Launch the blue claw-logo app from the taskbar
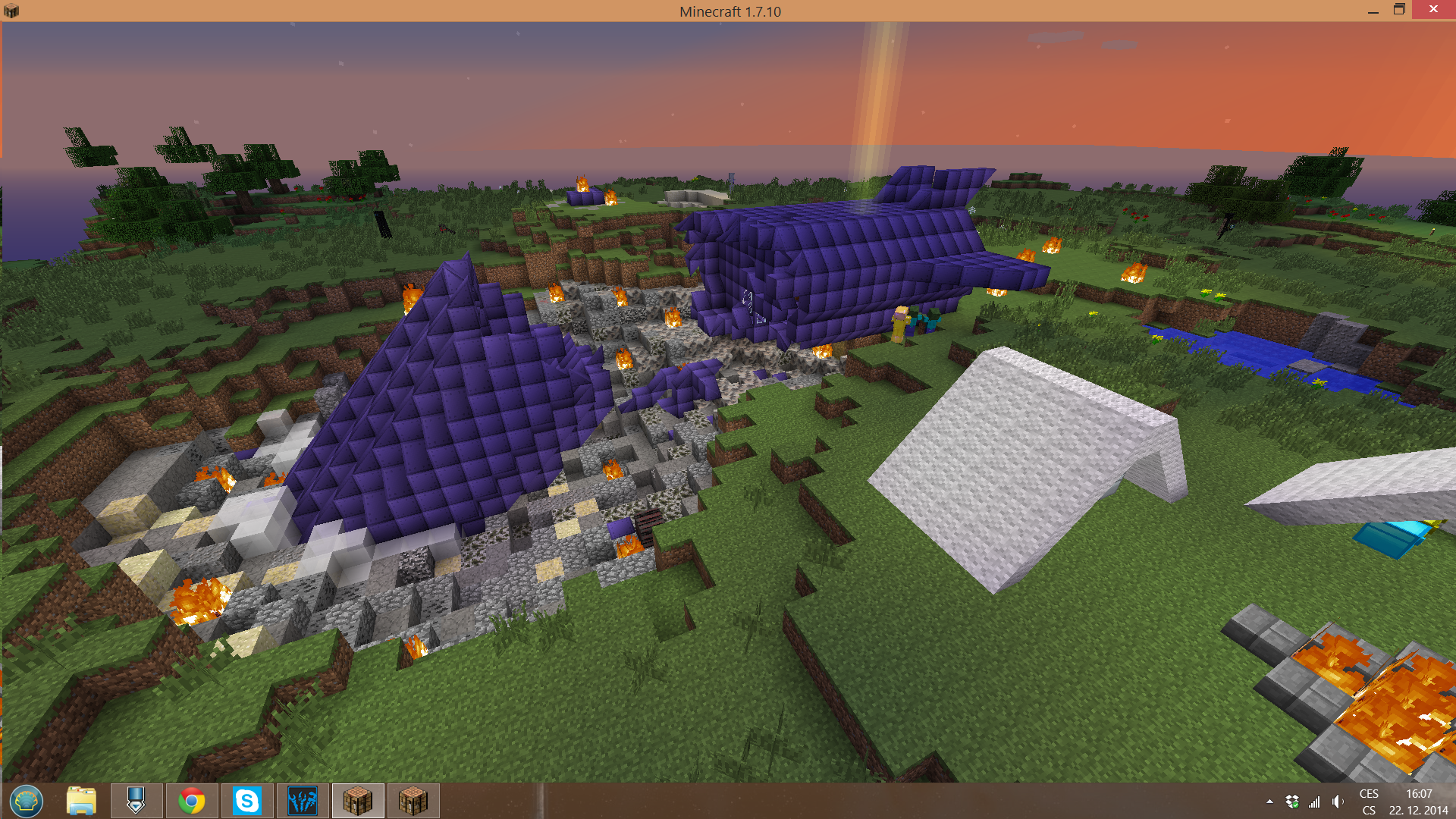The image size is (1456, 819). [303, 800]
